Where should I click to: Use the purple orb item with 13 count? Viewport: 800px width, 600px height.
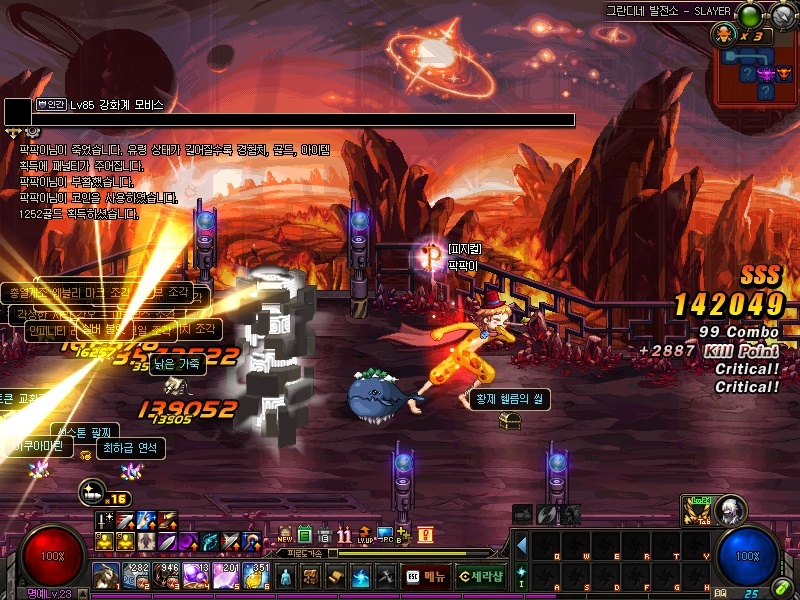(195, 576)
